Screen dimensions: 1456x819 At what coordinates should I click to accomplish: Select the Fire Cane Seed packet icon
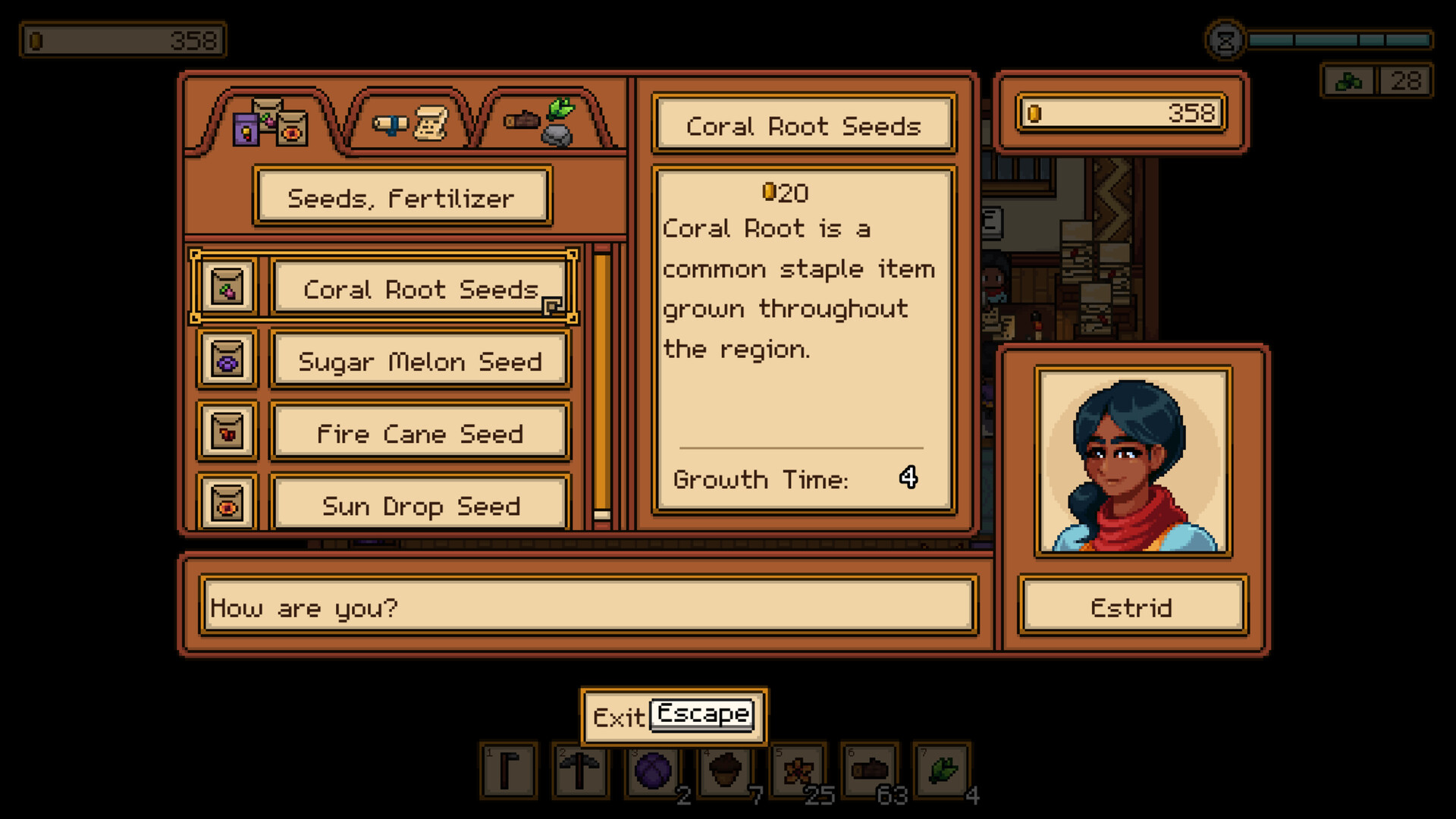click(x=227, y=433)
